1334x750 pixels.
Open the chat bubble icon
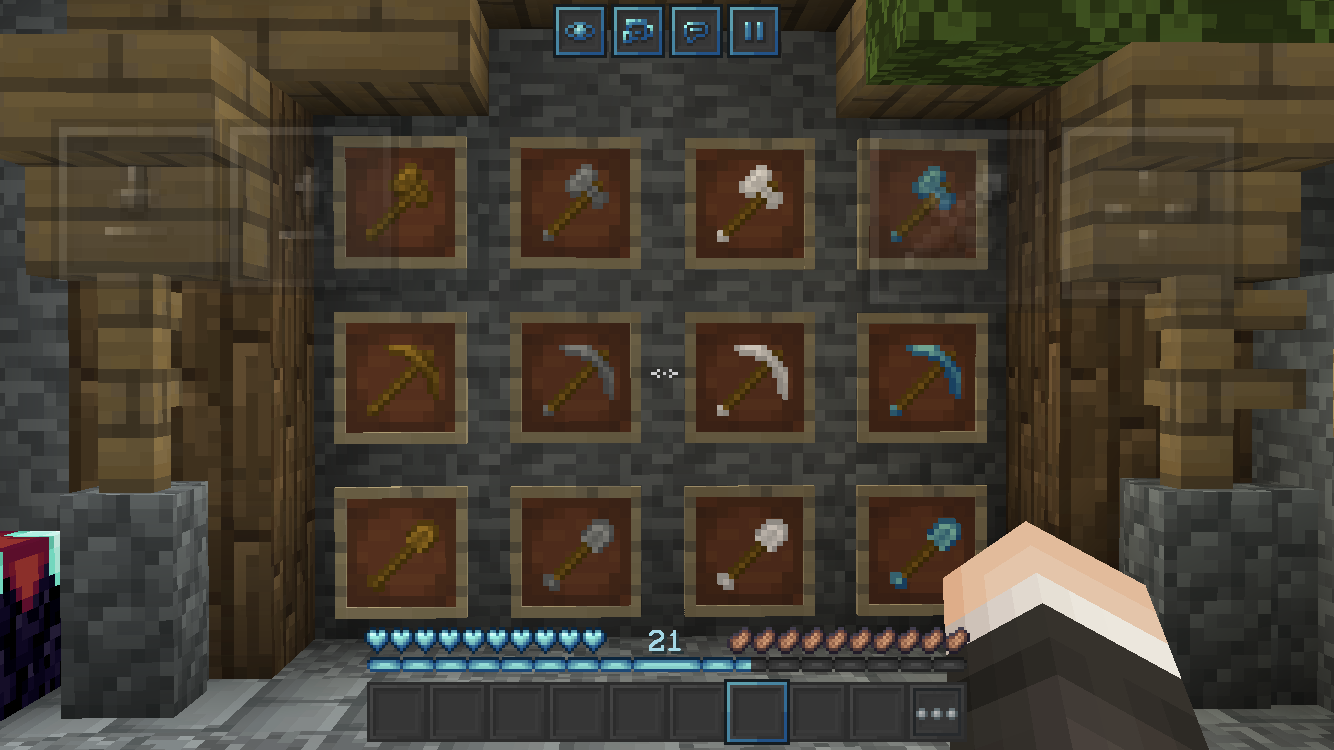tap(694, 31)
